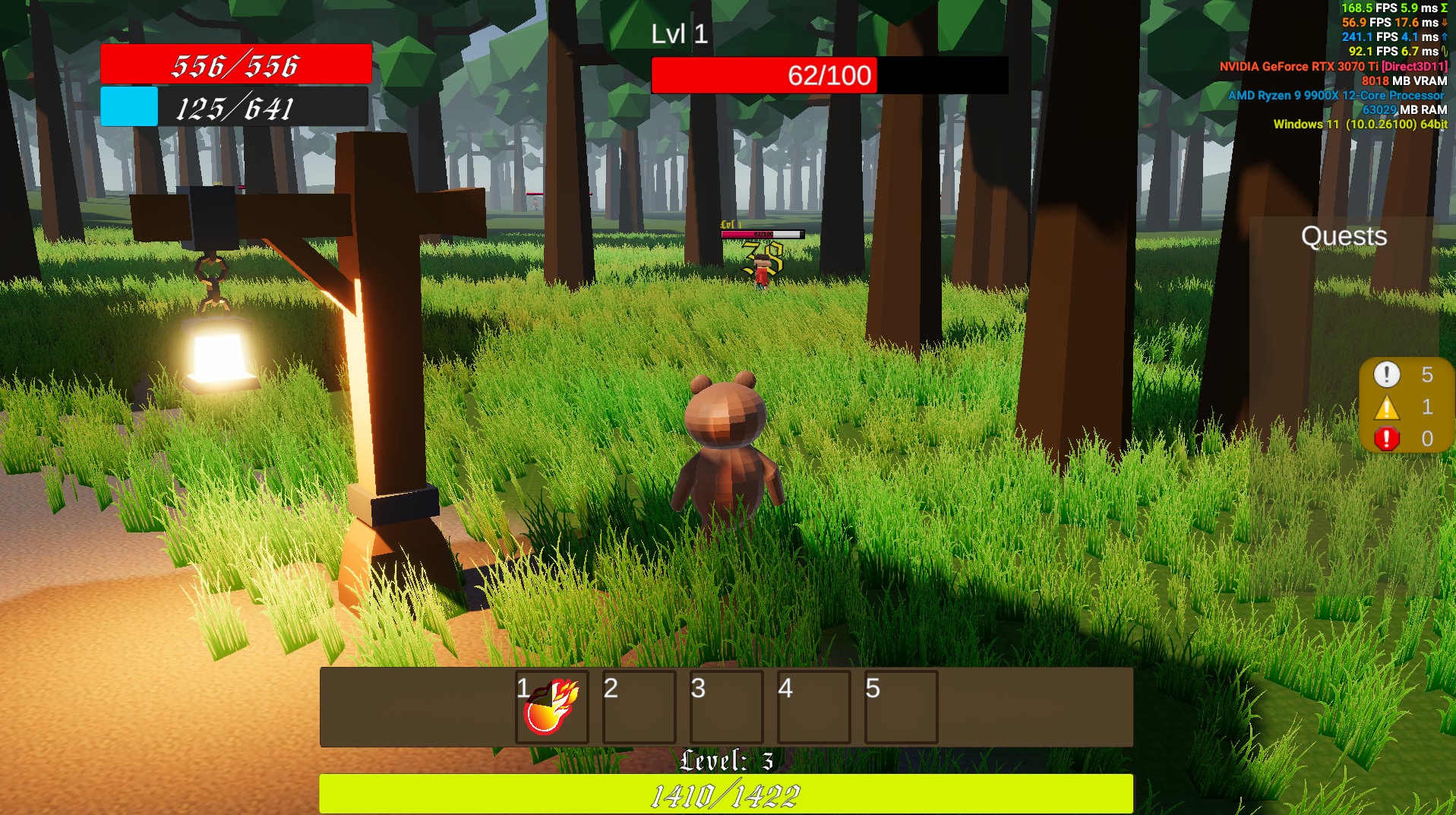Show the yellow warning log entries
Viewport: 1456px width, 815px height.
click(x=1387, y=408)
